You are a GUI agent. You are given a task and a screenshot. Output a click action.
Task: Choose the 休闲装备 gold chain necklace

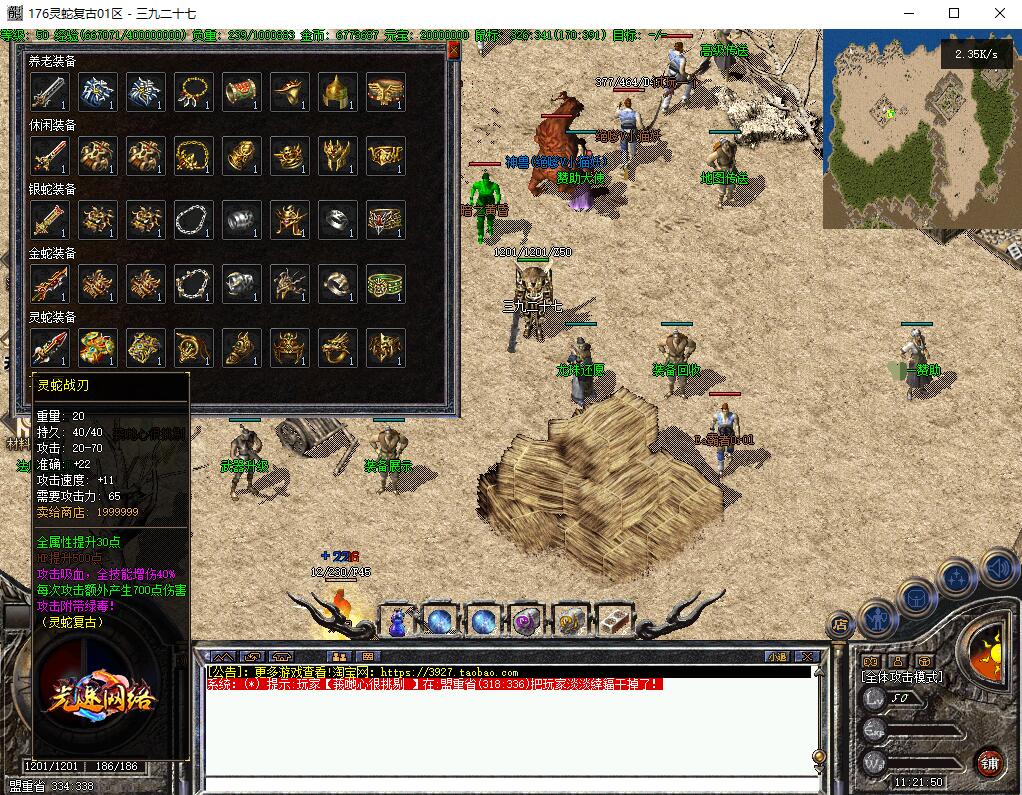(193, 157)
